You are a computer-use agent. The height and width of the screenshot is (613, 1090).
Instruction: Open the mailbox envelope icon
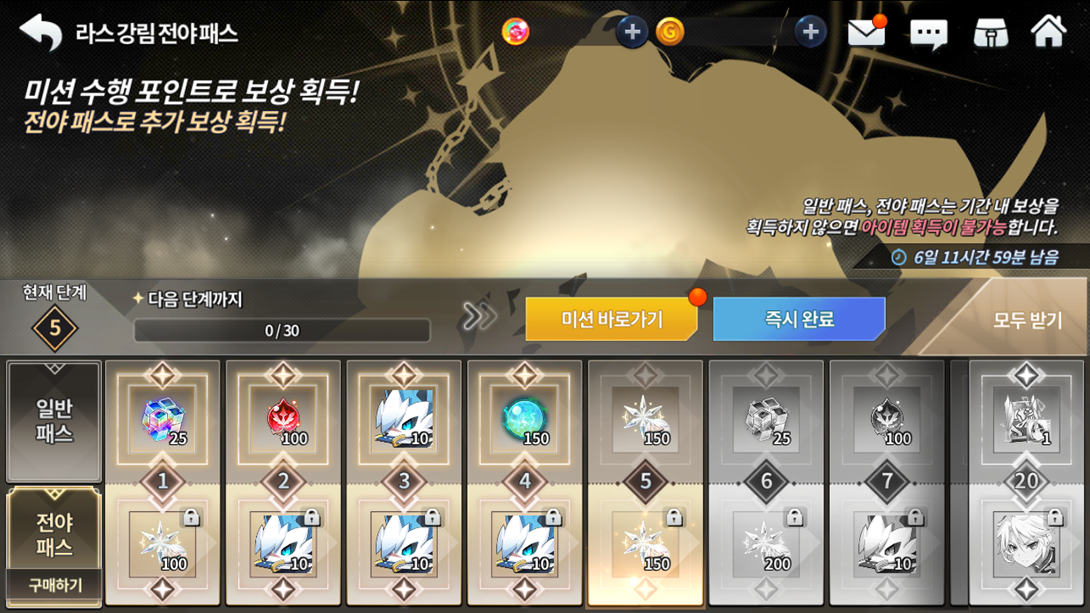[866, 33]
